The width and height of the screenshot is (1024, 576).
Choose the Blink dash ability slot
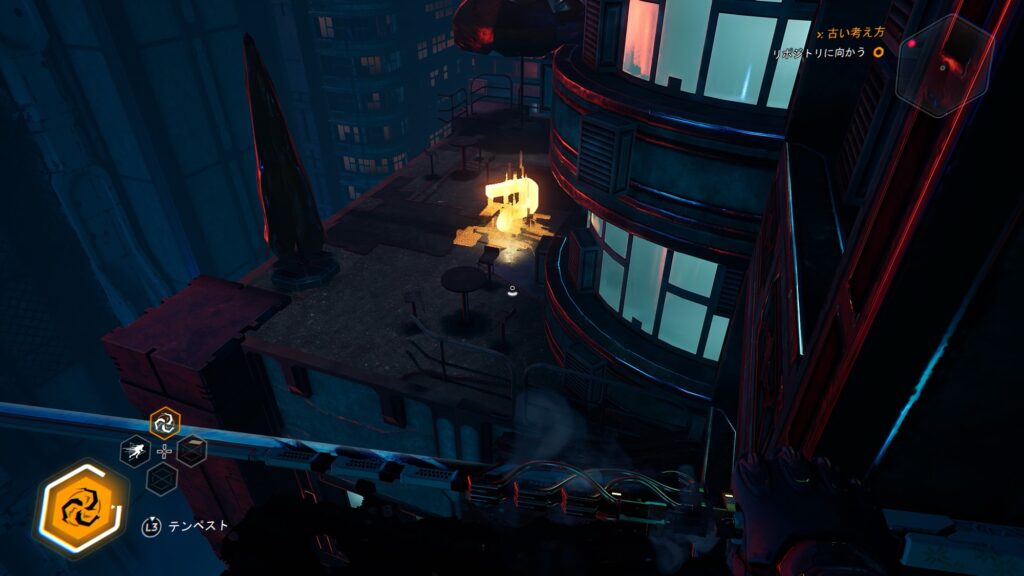135,452
